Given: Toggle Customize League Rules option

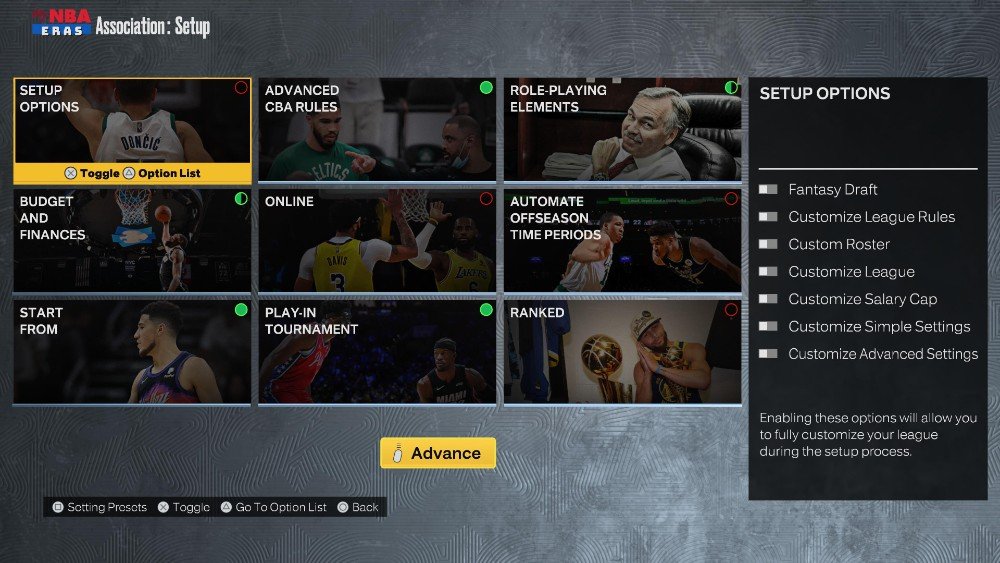Looking at the screenshot, I should [x=768, y=217].
